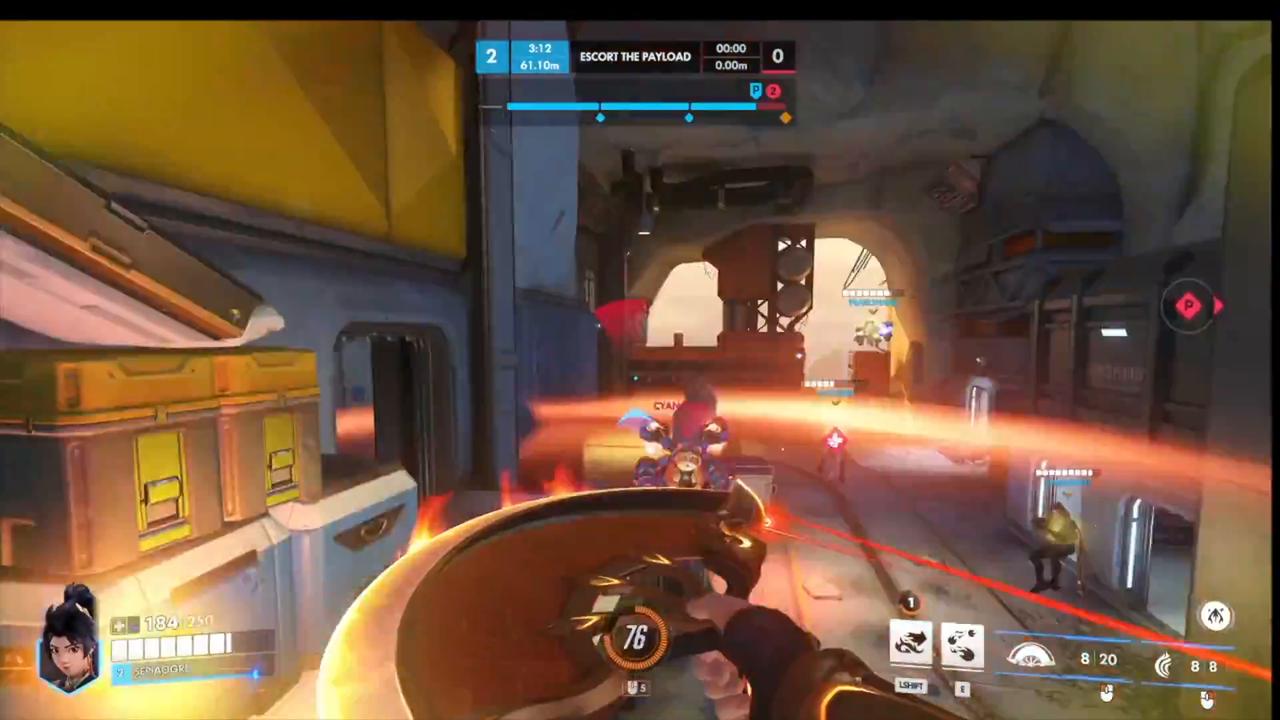Screen dimensions: 1280x720
Task: Toggle the left mouse button ammo indicator
Action: (x=1107, y=694)
